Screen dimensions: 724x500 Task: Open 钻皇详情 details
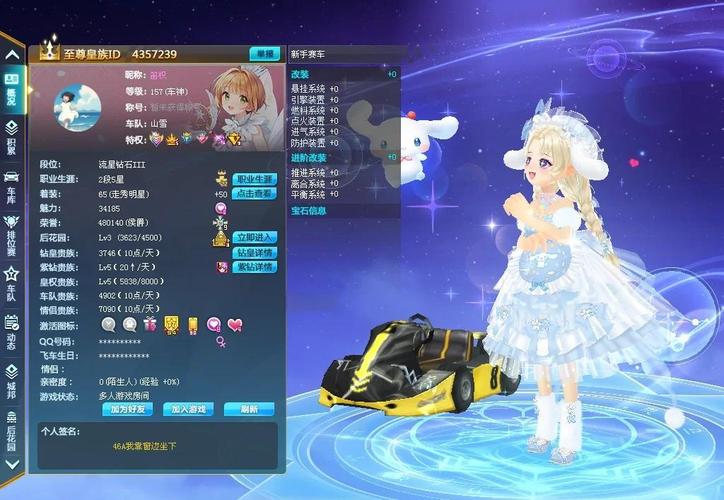pyautogui.click(x=254, y=253)
